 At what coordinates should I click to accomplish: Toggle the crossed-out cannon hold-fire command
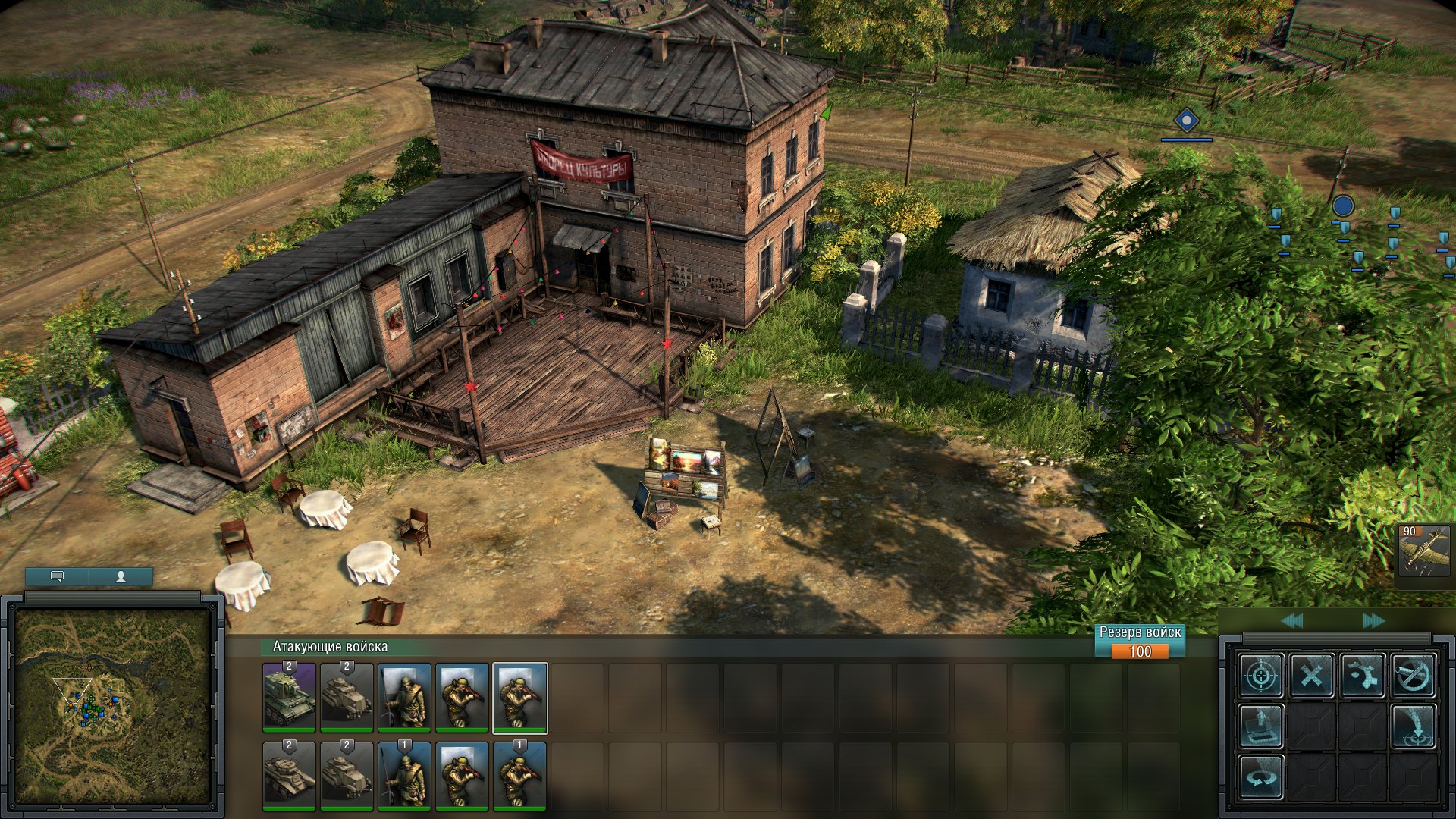[1414, 675]
